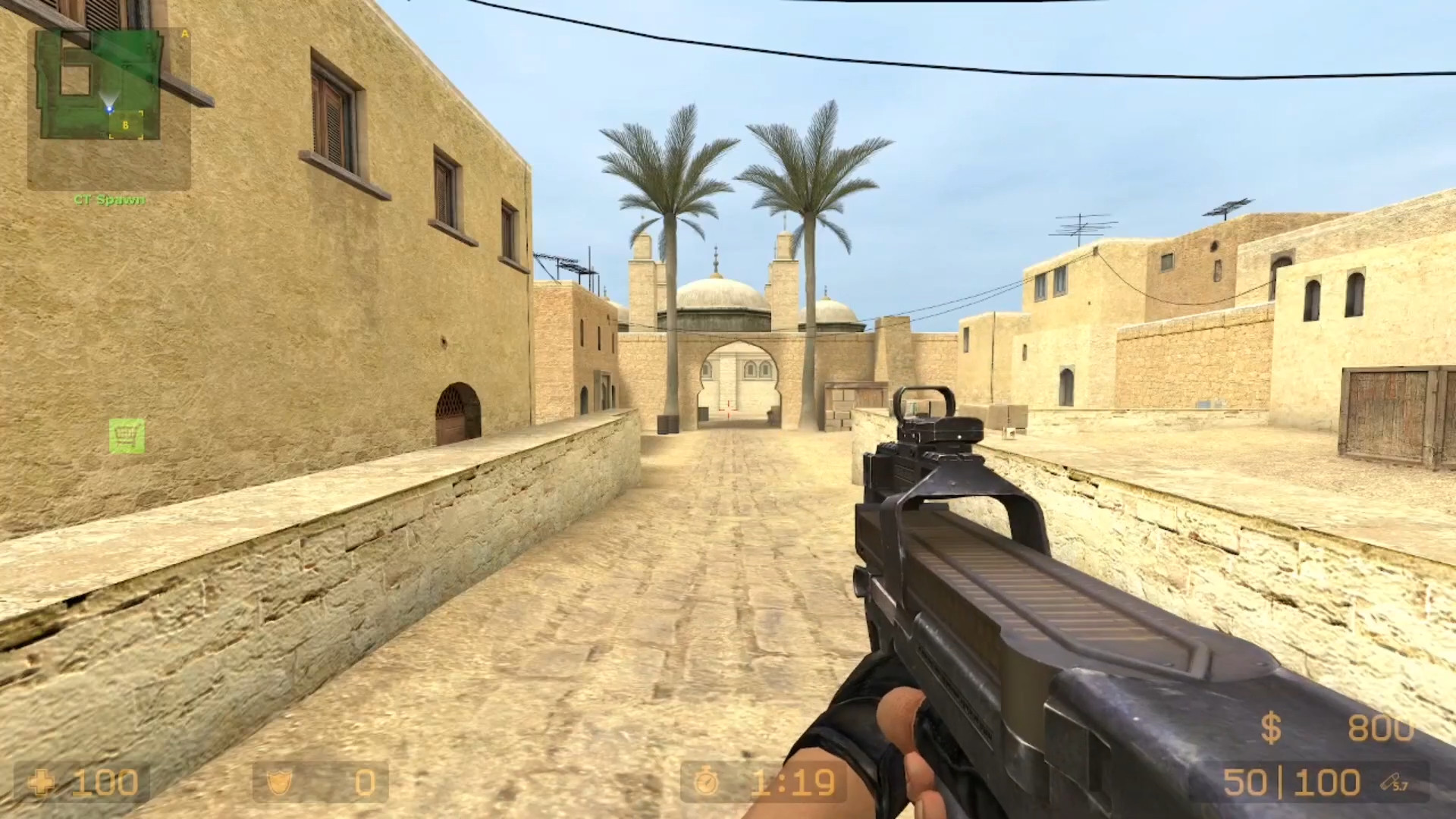Image resolution: width=1456 pixels, height=819 pixels.
Task: Select bombsite B marker on the radar
Action: 125,124
